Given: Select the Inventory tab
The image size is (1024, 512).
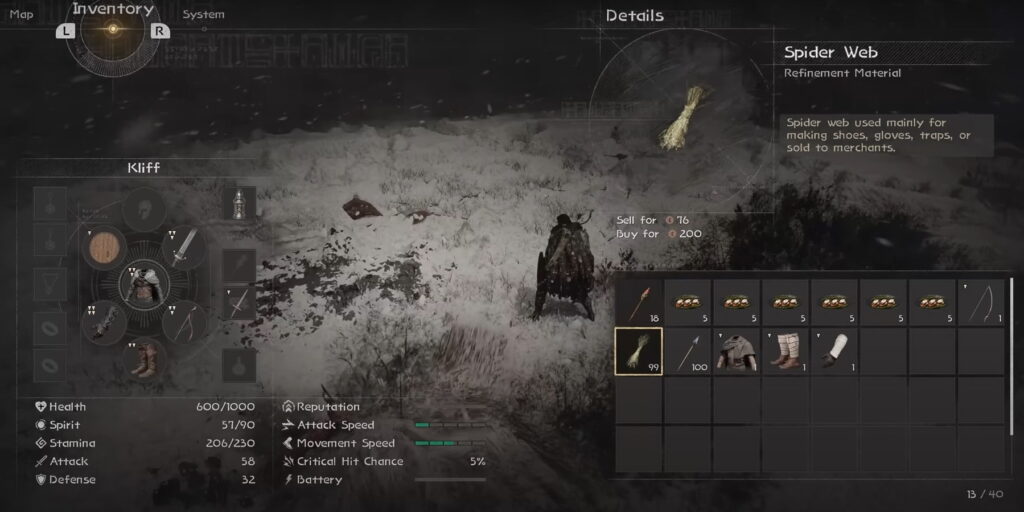Looking at the screenshot, I should pos(113,10).
